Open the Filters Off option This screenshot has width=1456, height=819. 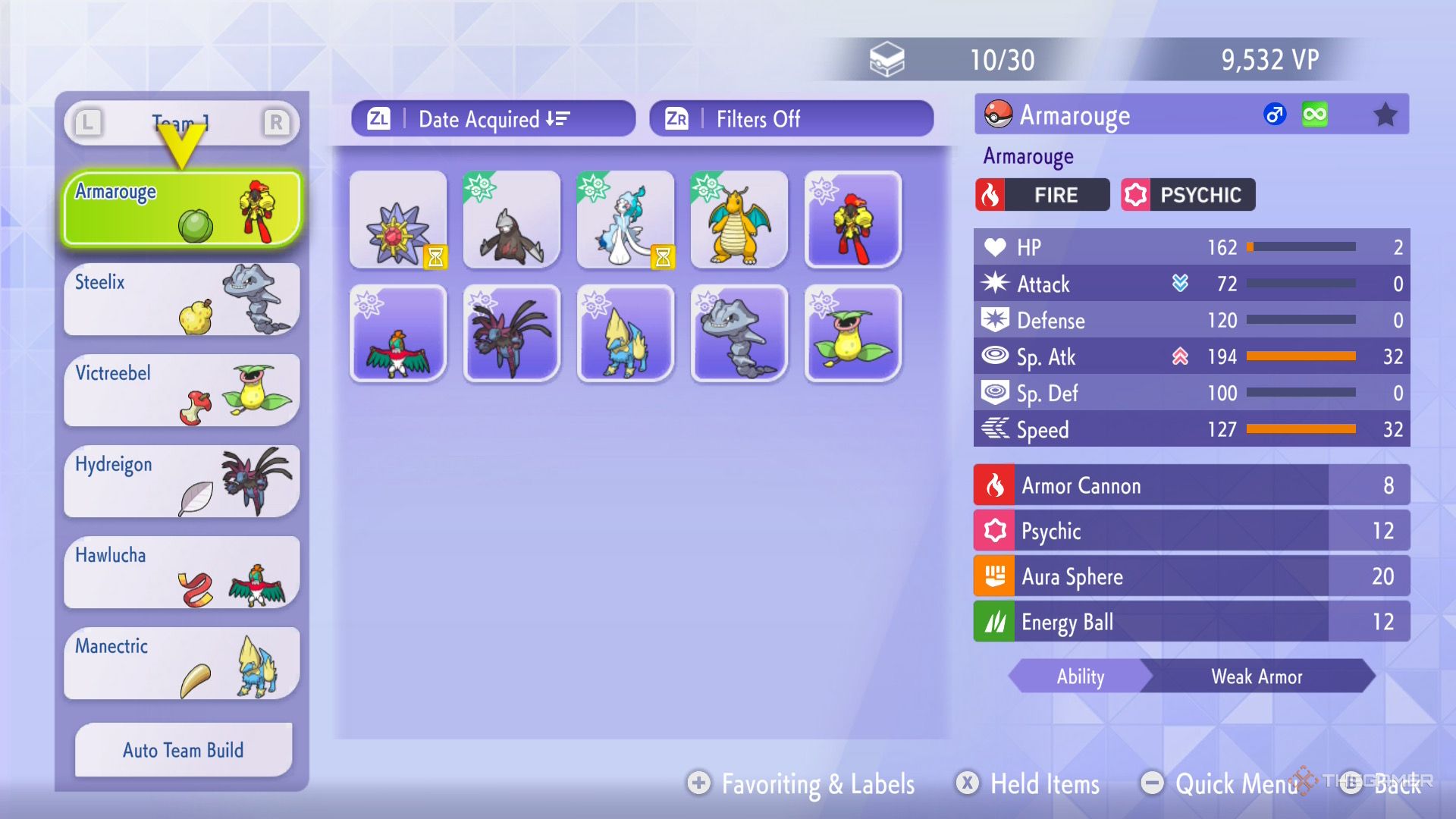pyautogui.click(x=791, y=119)
